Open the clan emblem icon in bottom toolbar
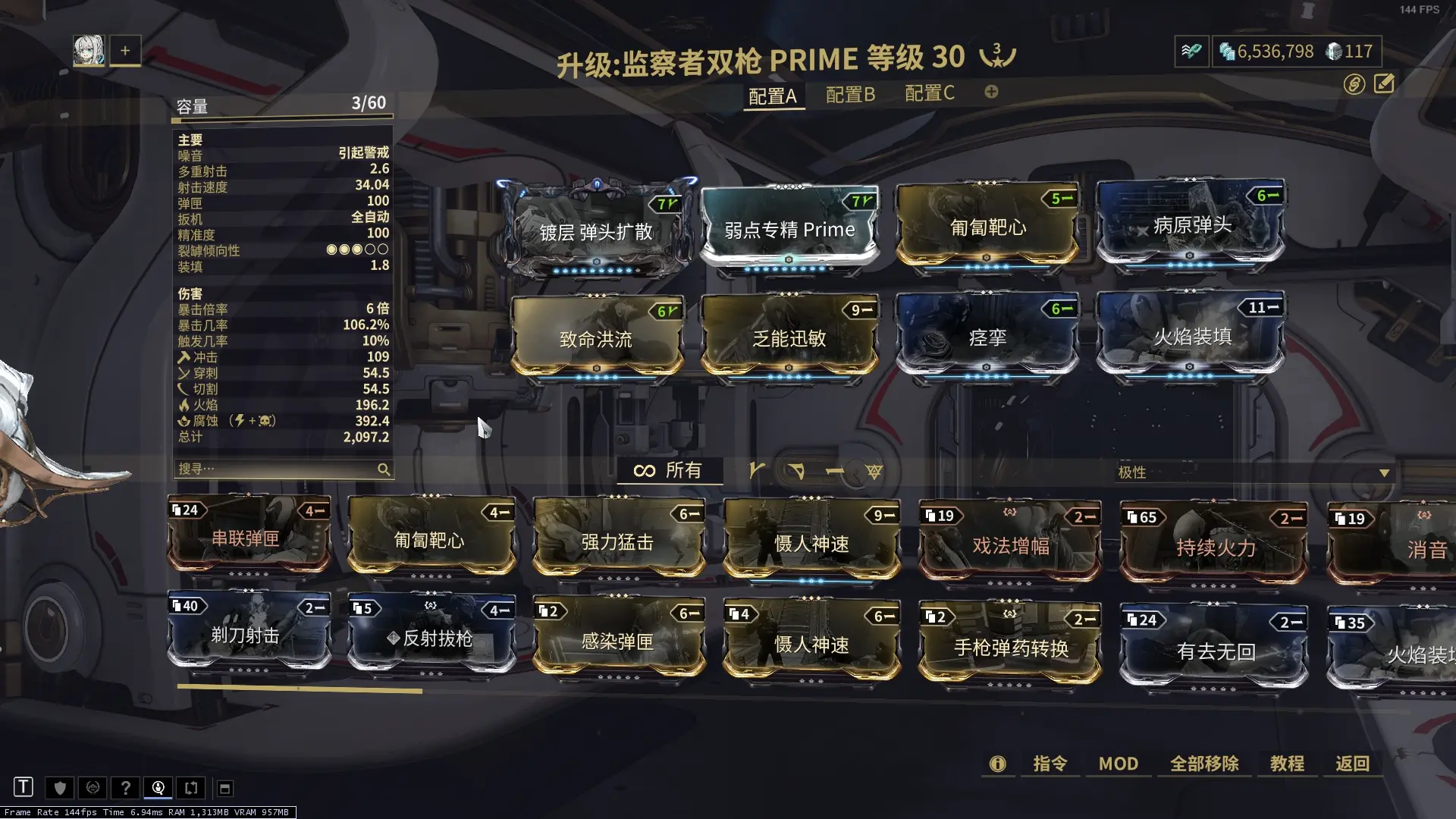This screenshot has width=1456, height=819. tap(93, 788)
